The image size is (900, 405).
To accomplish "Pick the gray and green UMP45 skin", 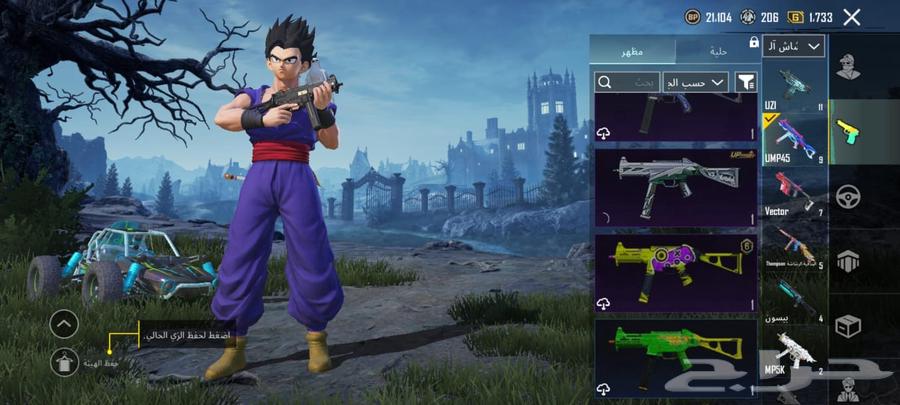I will pos(676,187).
